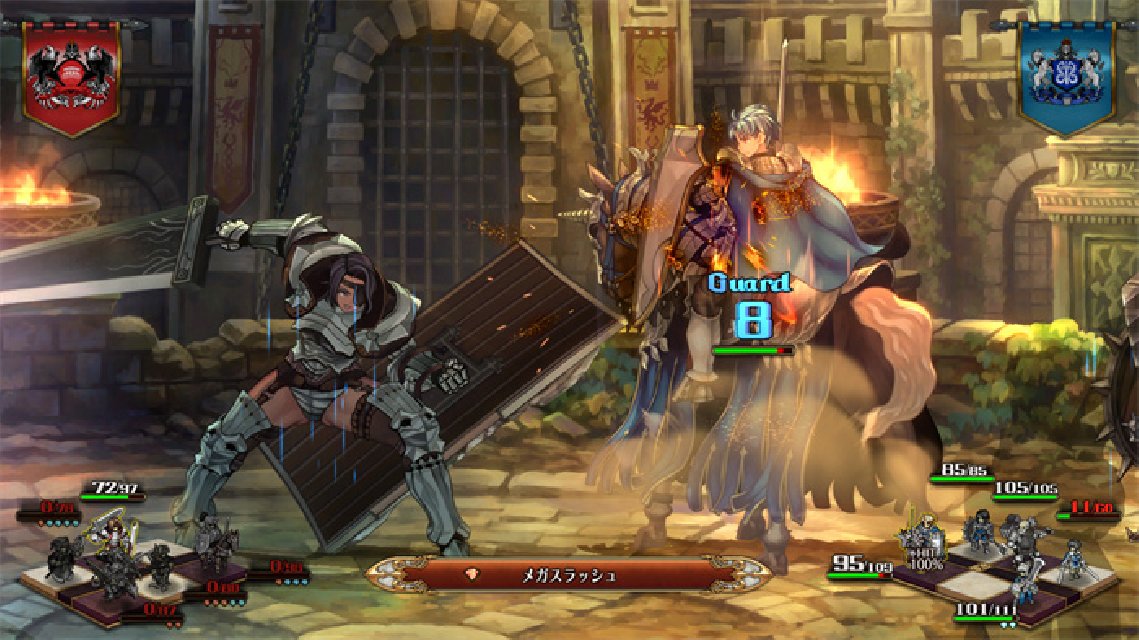Click the blue allied faction banner
Screen dimensions: 1139x640
(1066, 76)
